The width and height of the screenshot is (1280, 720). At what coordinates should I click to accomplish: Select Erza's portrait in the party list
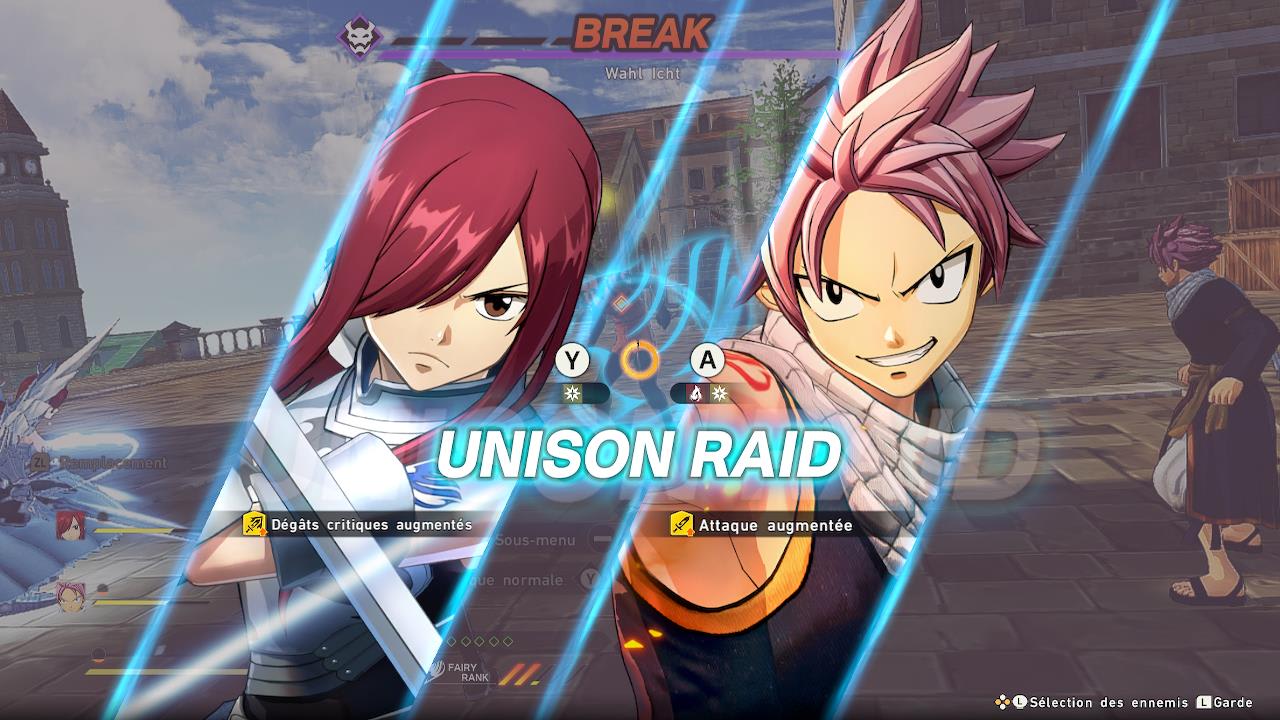click(x=70, y=524)
